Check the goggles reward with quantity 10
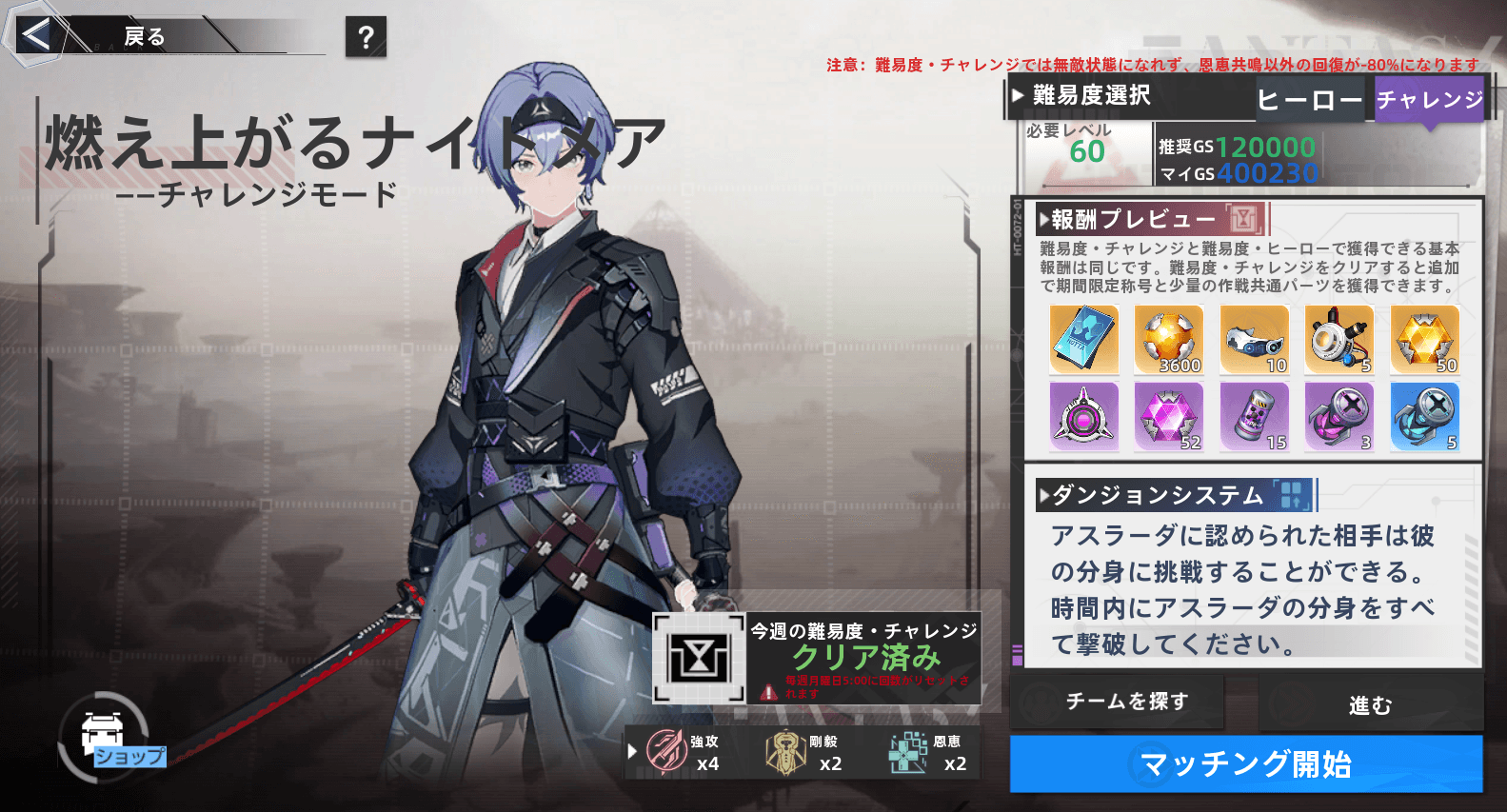This screenshot has height=812, width=1507. [1254, 340]
